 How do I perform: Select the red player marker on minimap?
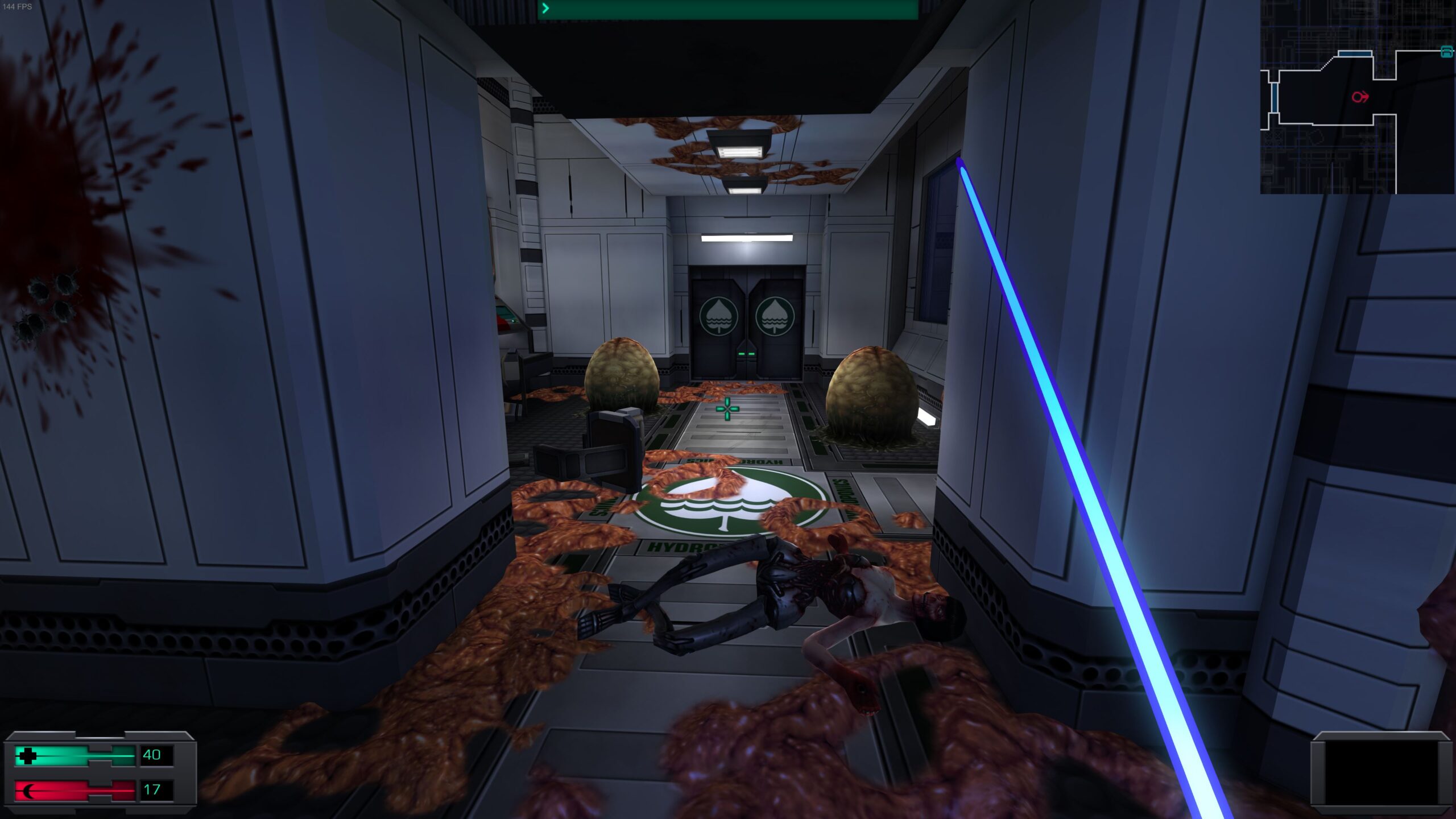coord(1359,97)
